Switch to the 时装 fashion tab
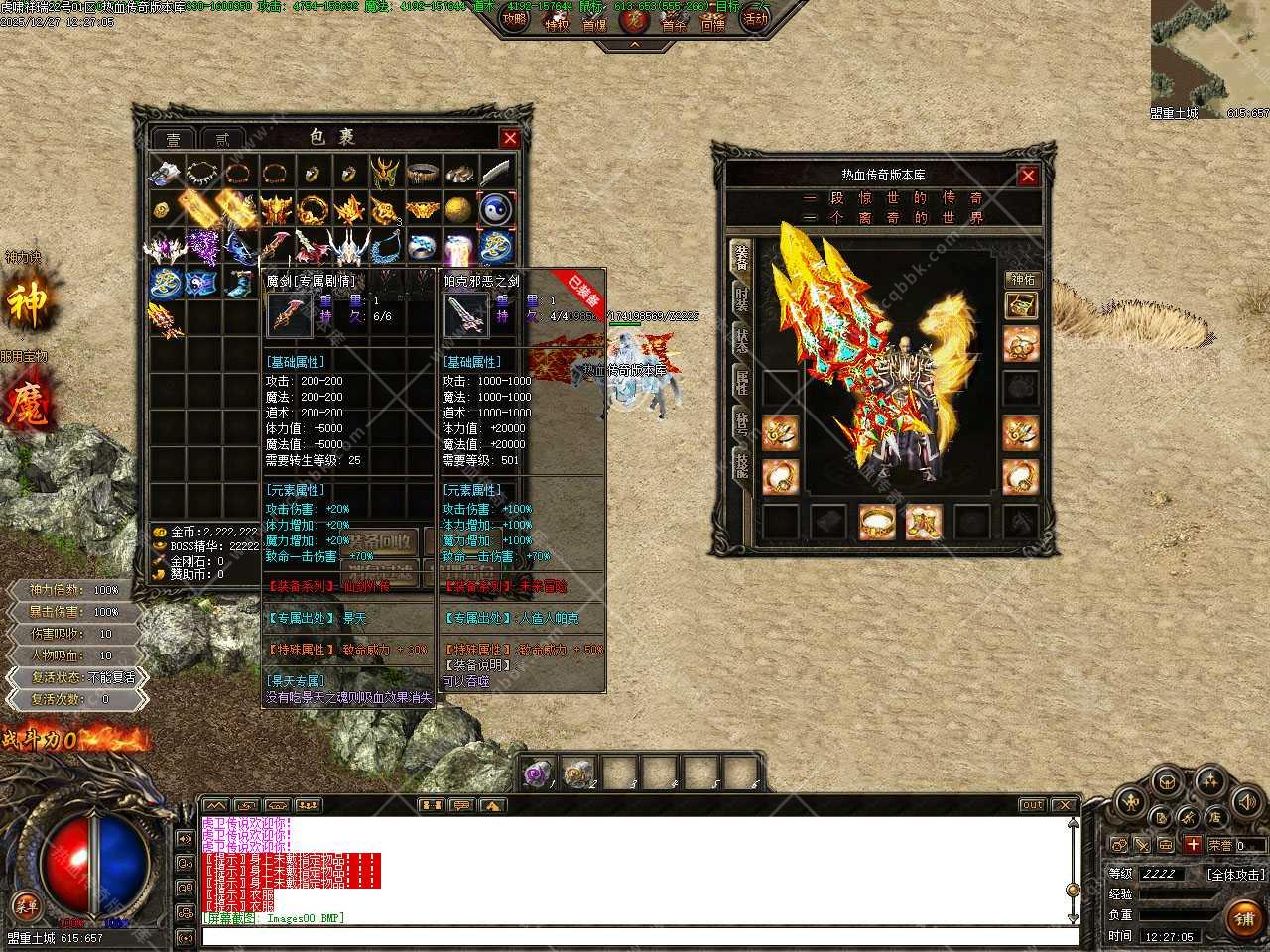 pos(741,297)
